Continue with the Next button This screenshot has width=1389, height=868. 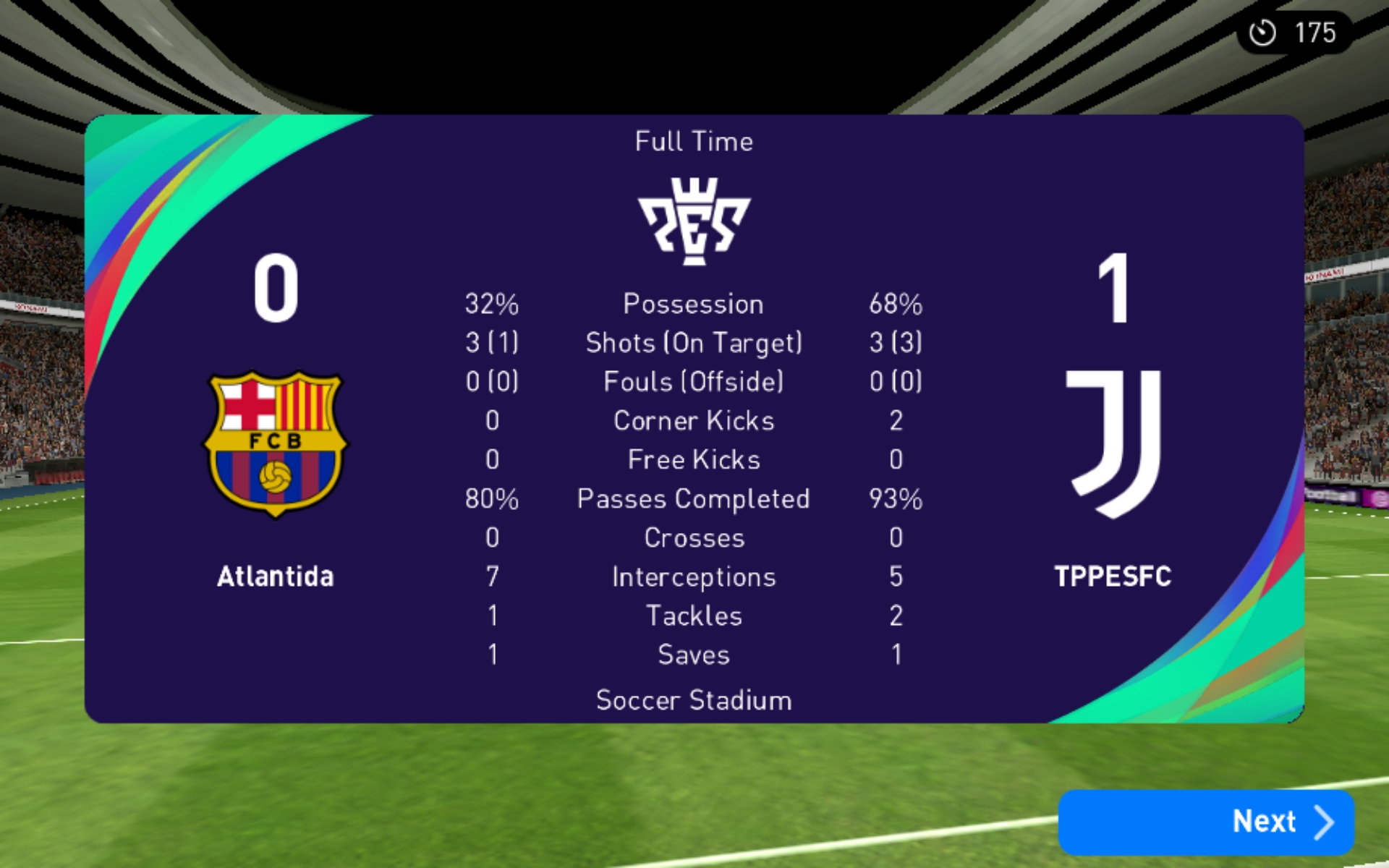(x=1206, y=822)
